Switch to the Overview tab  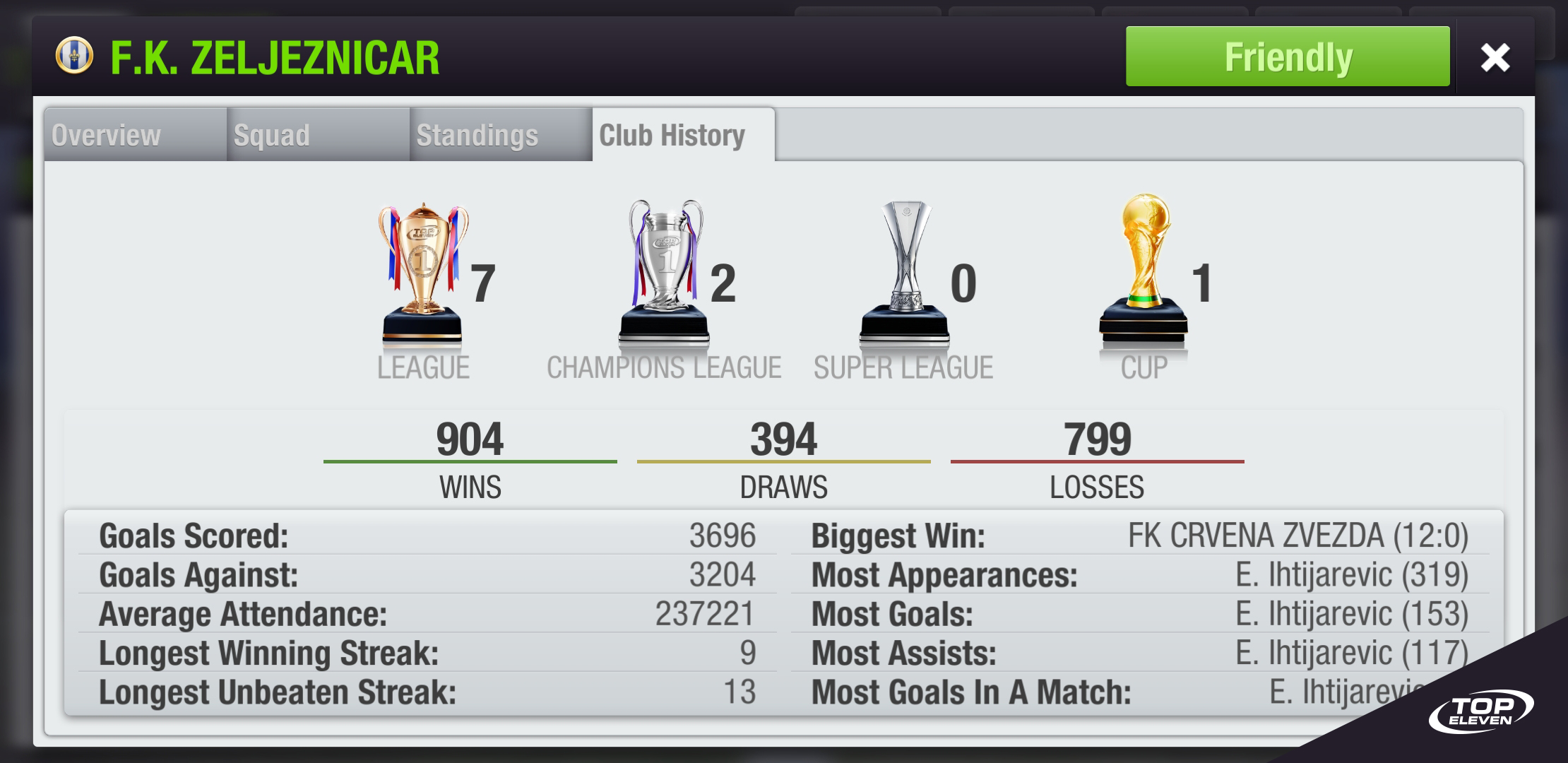coord(106,134)
